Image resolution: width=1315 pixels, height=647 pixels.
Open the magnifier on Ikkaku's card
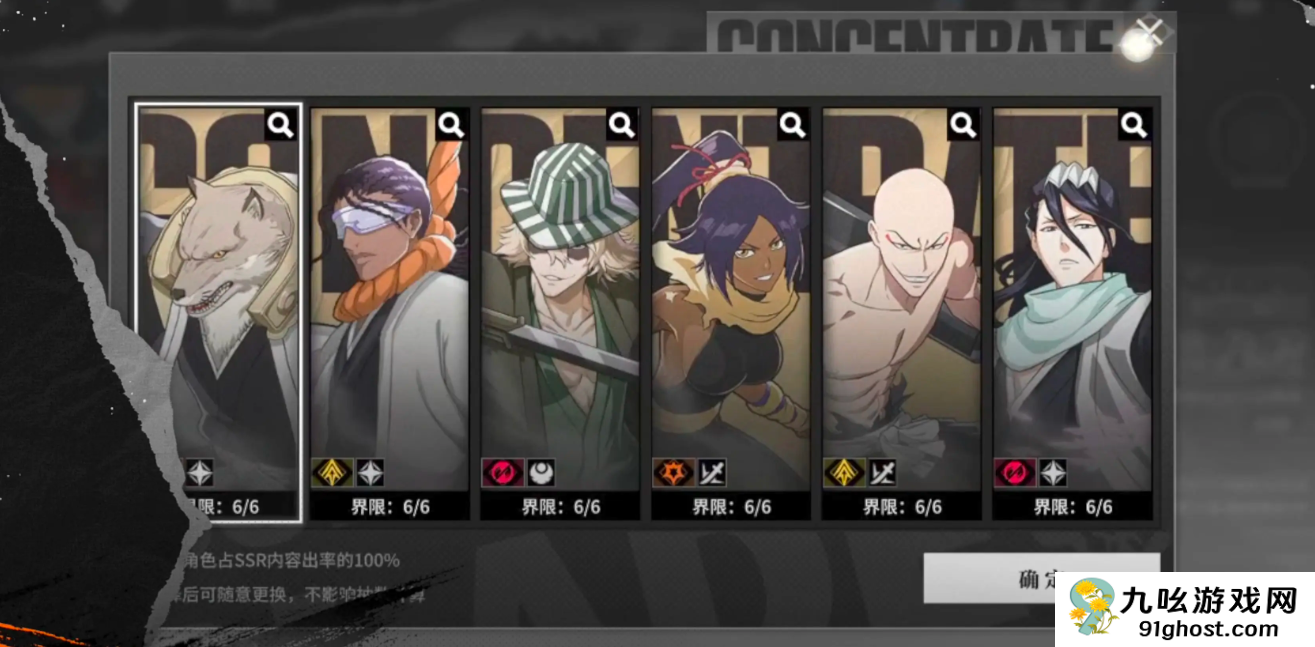coord(964,125)
